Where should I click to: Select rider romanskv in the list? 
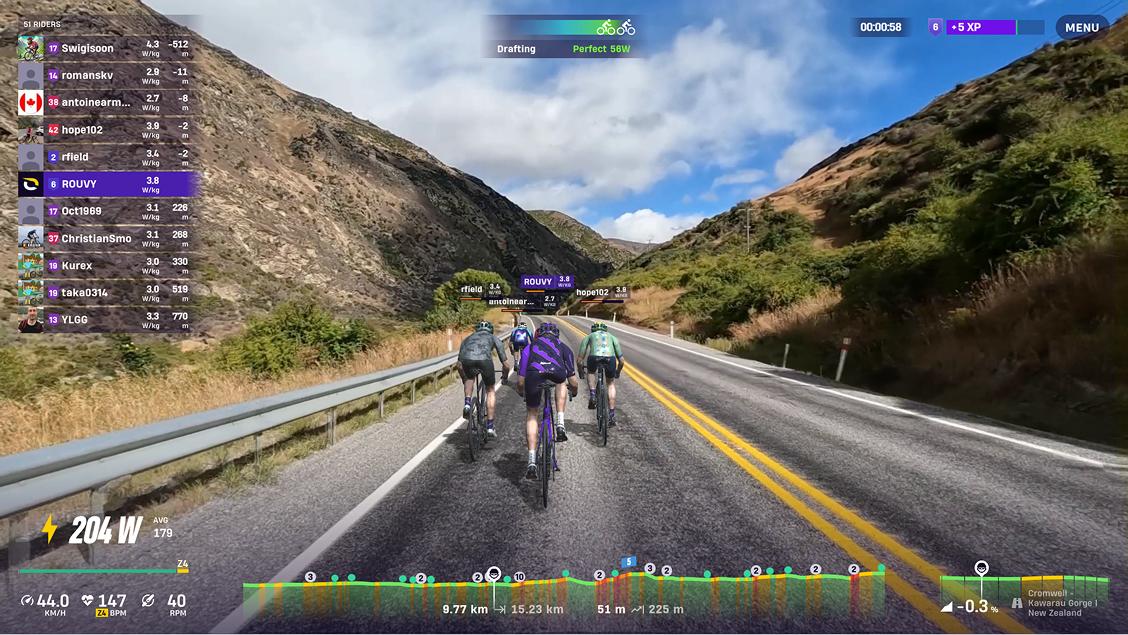(105, 75)
